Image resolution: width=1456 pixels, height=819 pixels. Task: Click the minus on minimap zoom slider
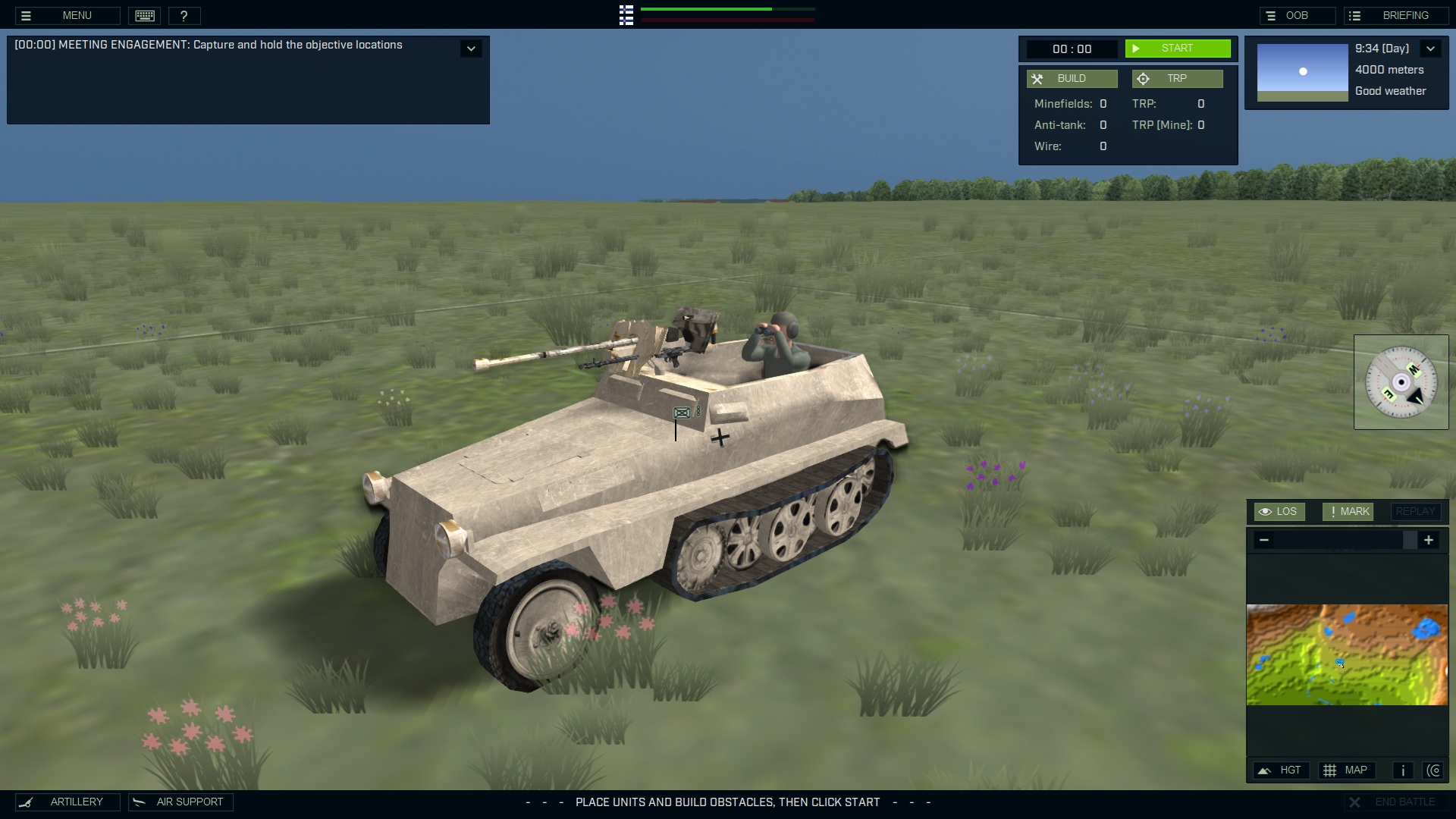[1264, 540]
